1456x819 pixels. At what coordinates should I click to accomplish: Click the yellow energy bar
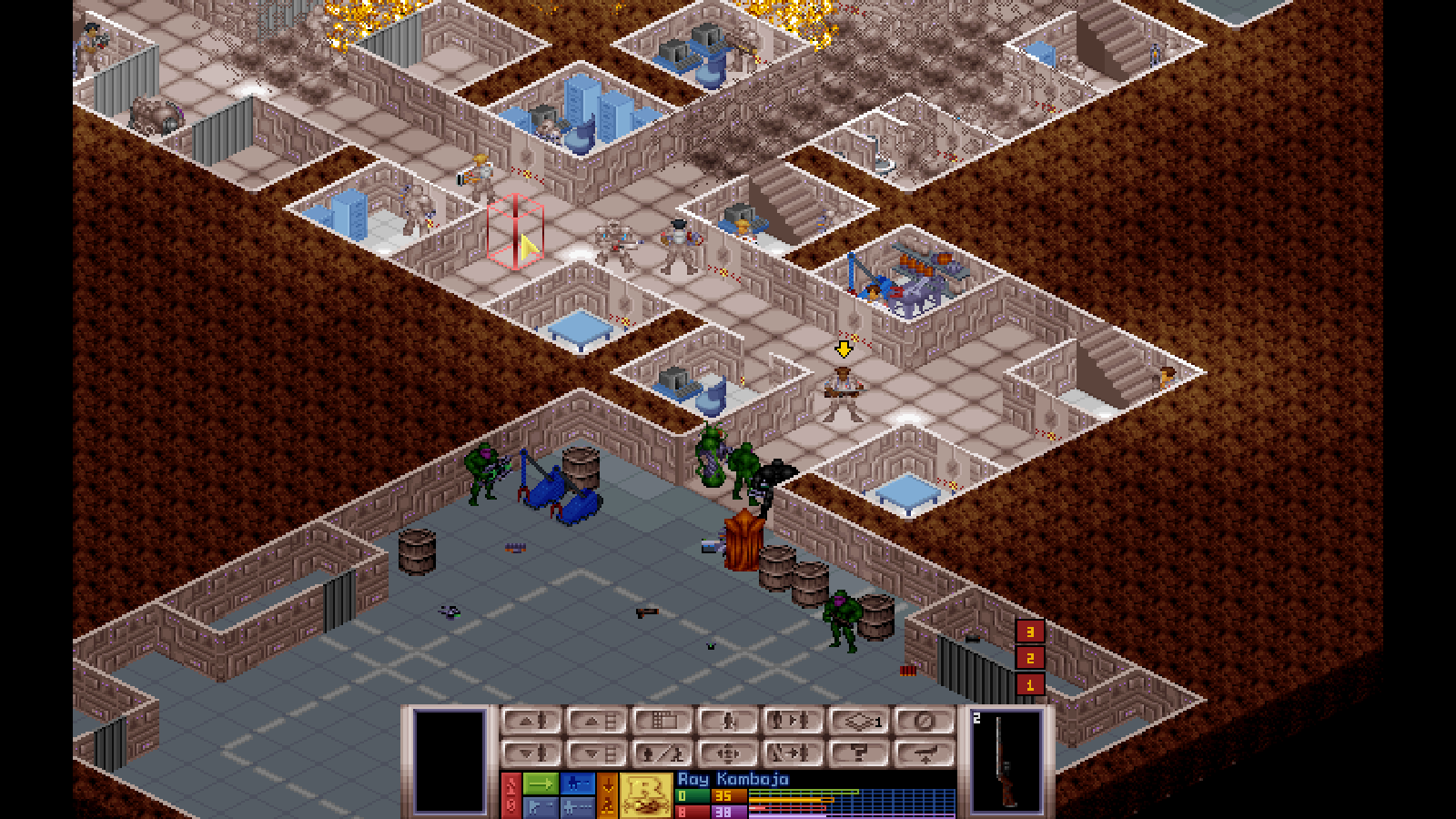coord(792,799)
